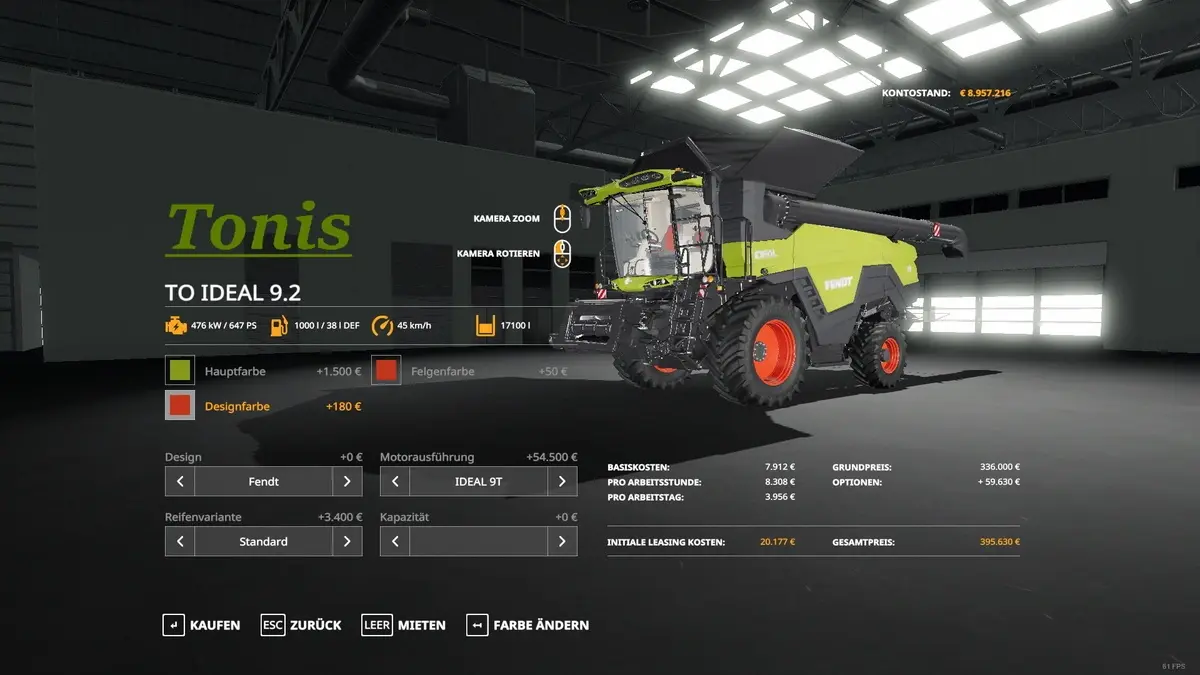Select the Hauptfarbe green color swatch
Image resolution: width=1200 pixels, height=675 pixels.
[x=180, y=371]
